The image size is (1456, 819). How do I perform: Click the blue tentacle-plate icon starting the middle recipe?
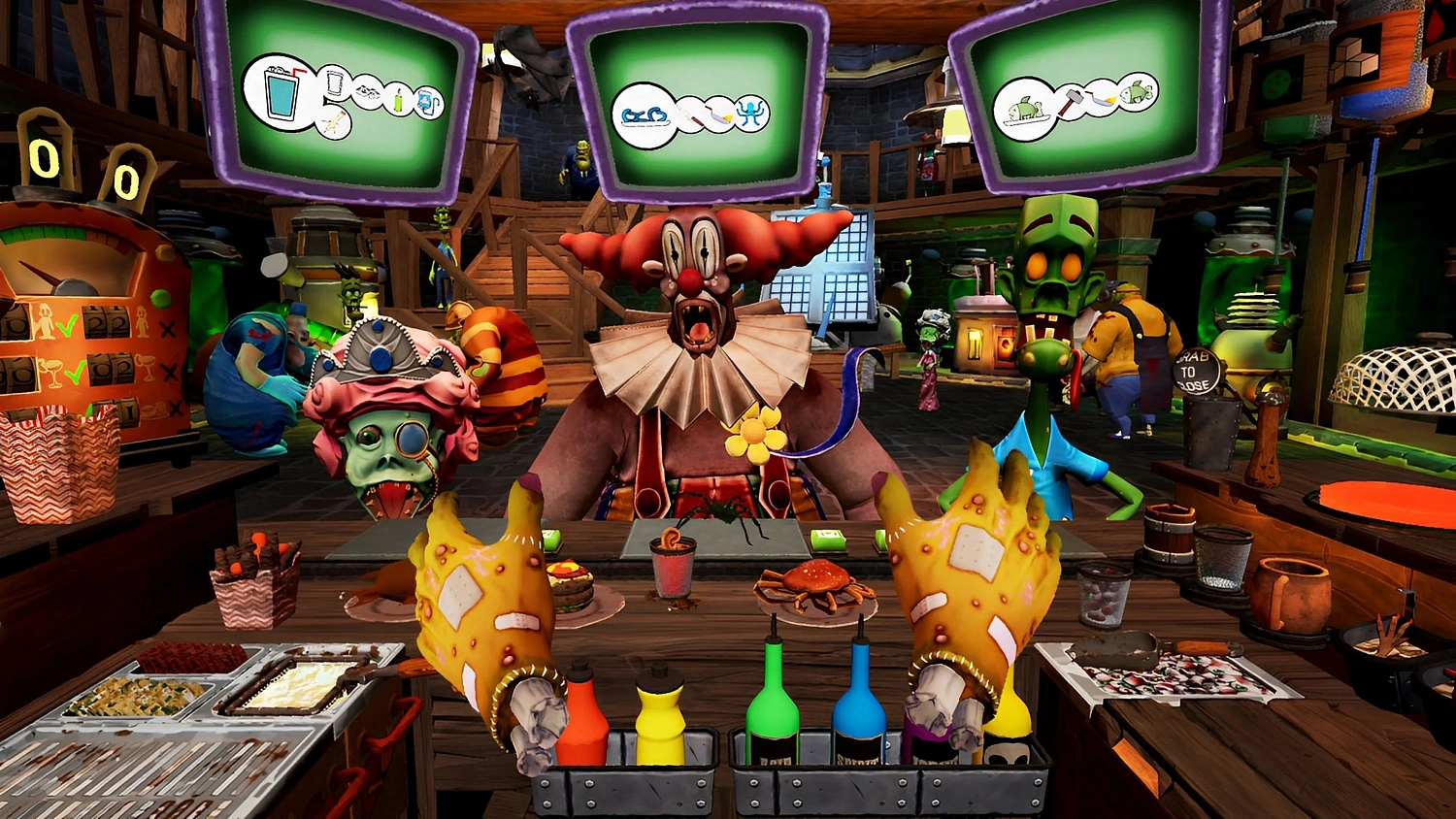click(x=645, y=116)
